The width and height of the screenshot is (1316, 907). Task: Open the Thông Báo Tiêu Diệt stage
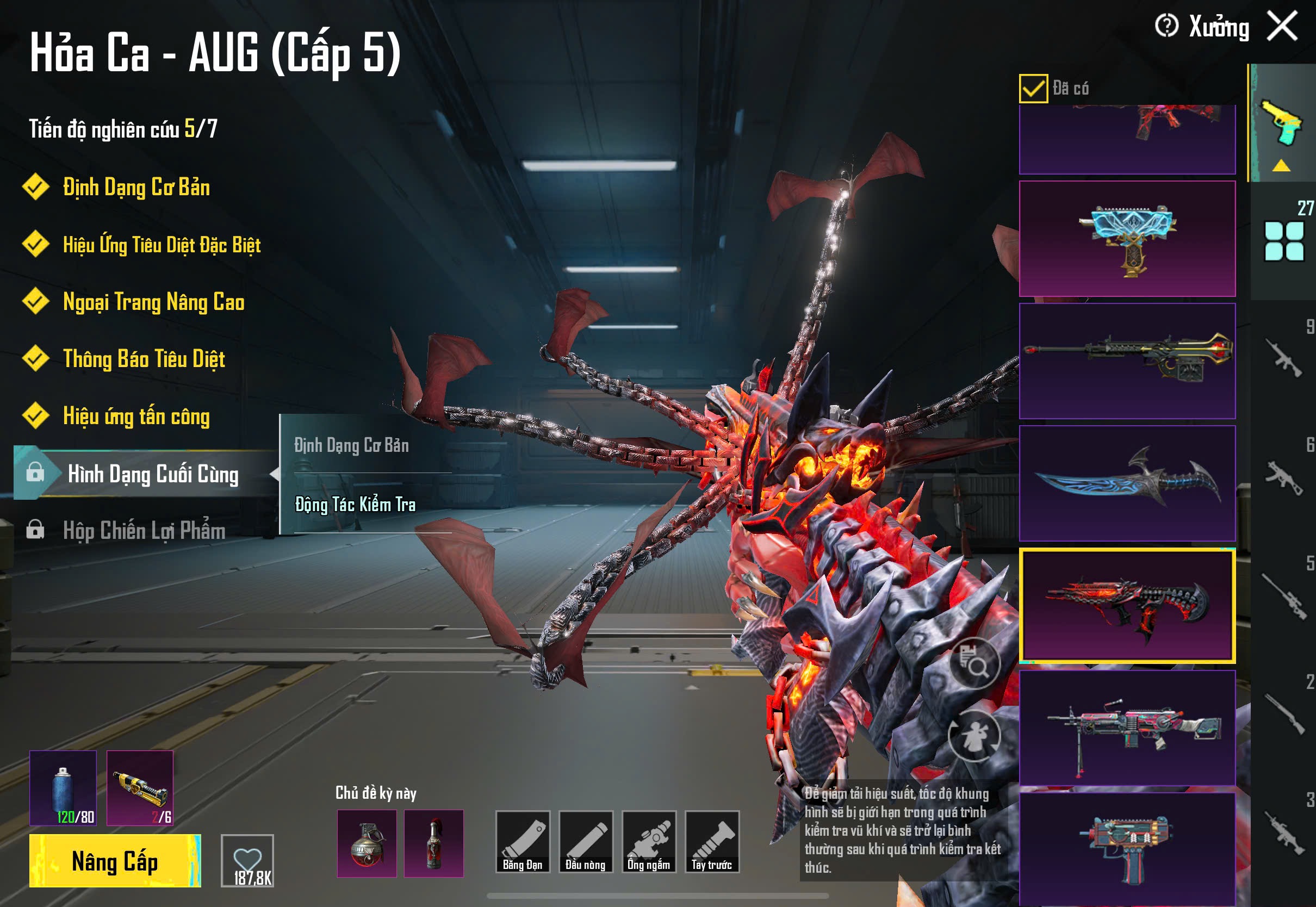click(x=144, y=359)
